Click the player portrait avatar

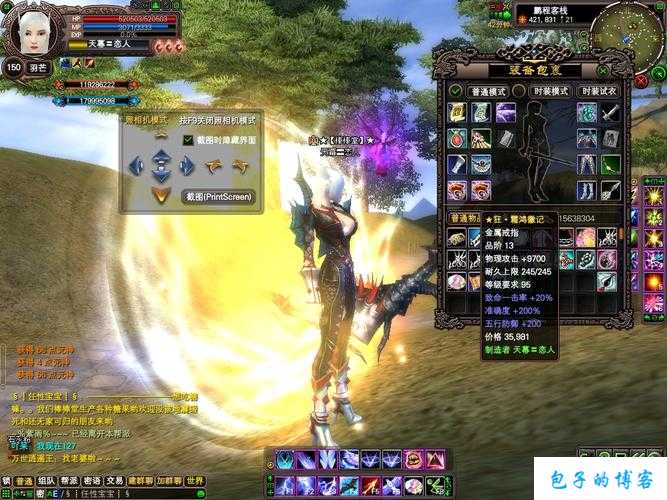coord(32,31)
